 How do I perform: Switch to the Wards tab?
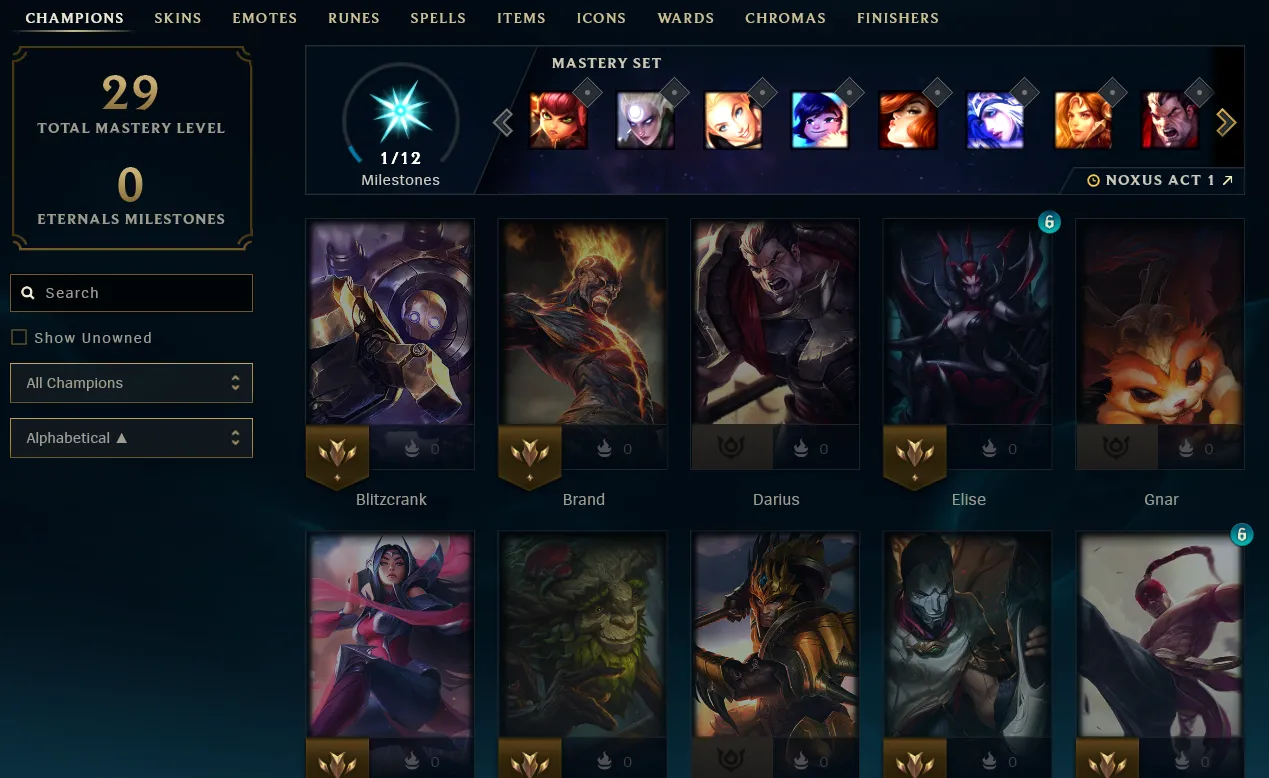(x=685, y=18)
